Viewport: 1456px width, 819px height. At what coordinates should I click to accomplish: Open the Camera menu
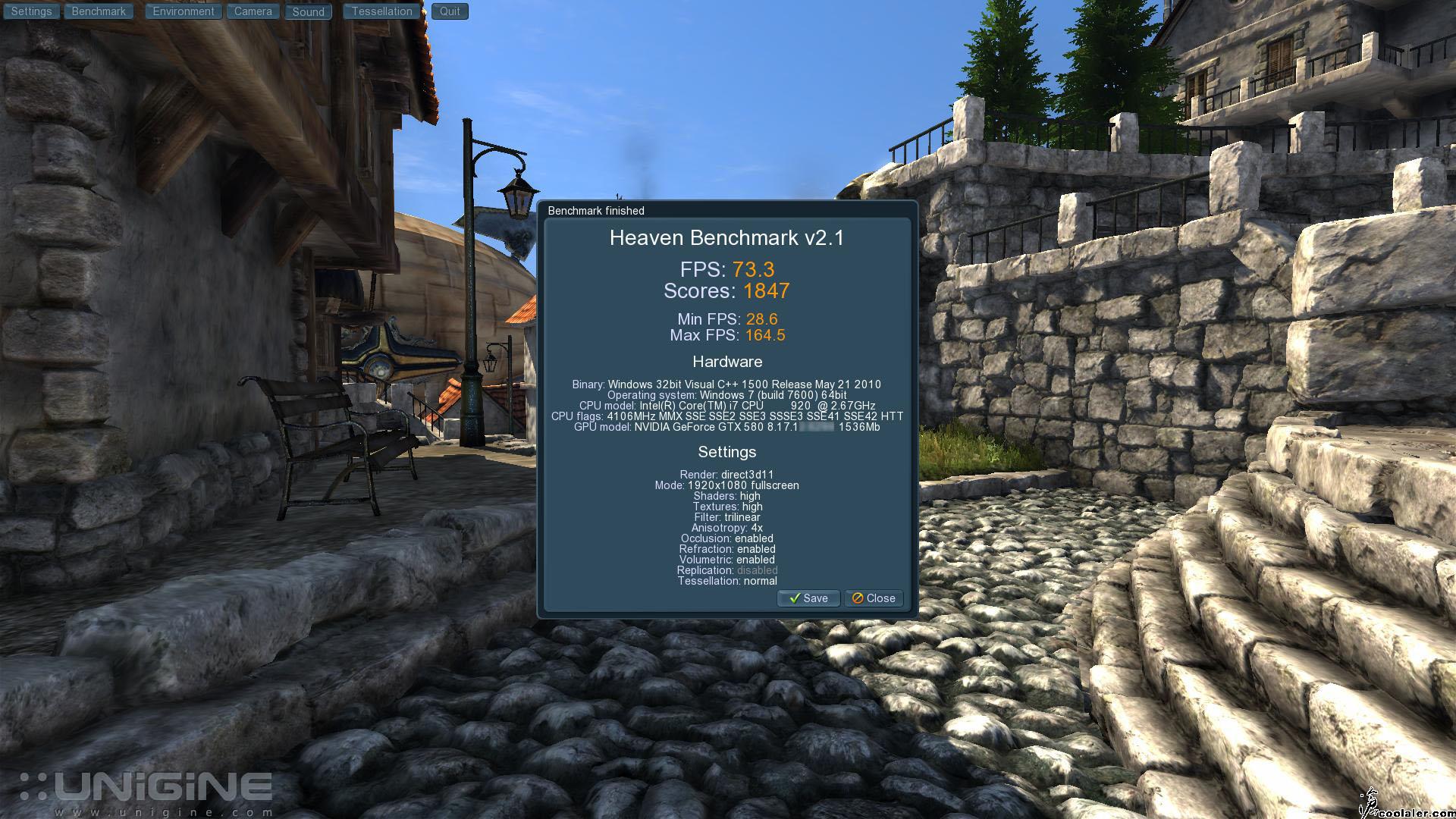pos(253,11)
